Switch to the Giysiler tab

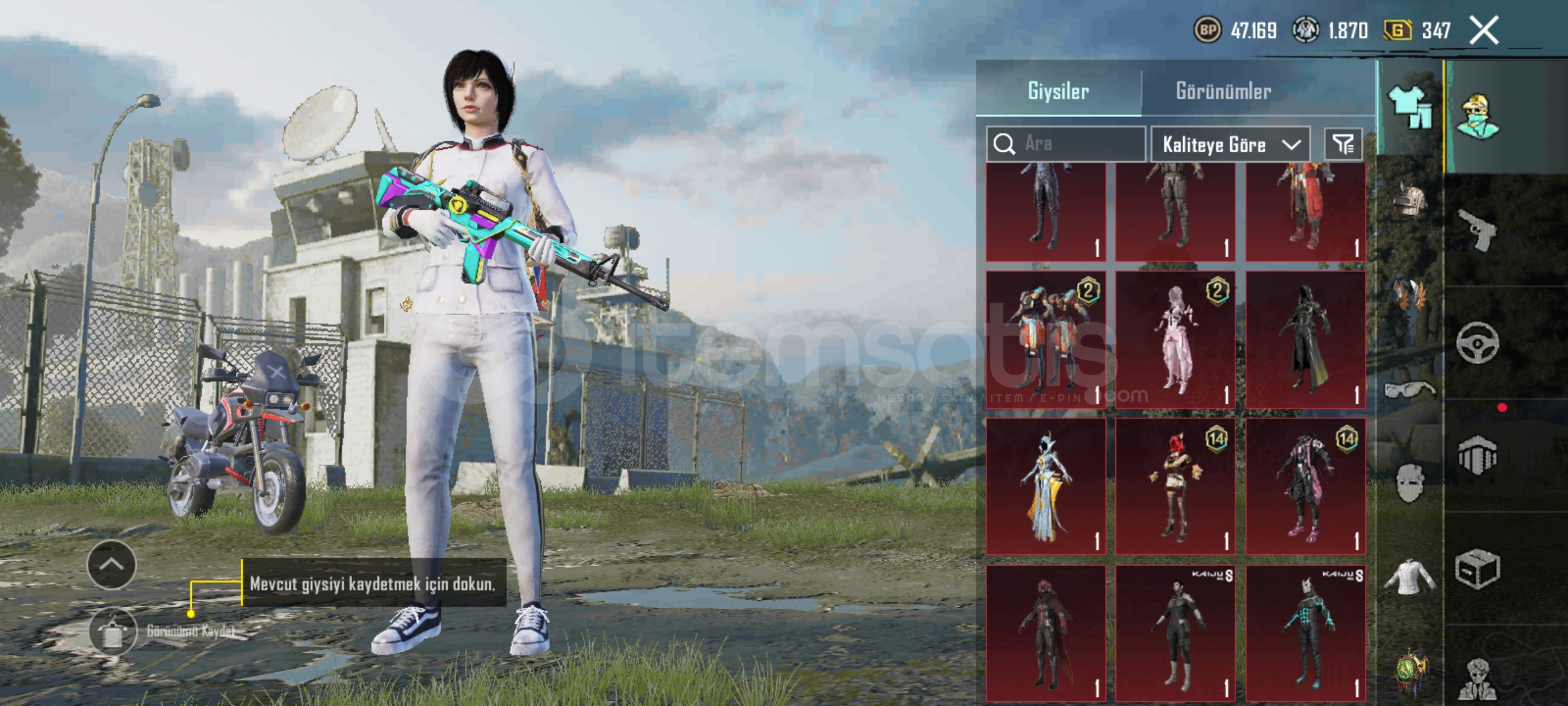click(1058, 91)
